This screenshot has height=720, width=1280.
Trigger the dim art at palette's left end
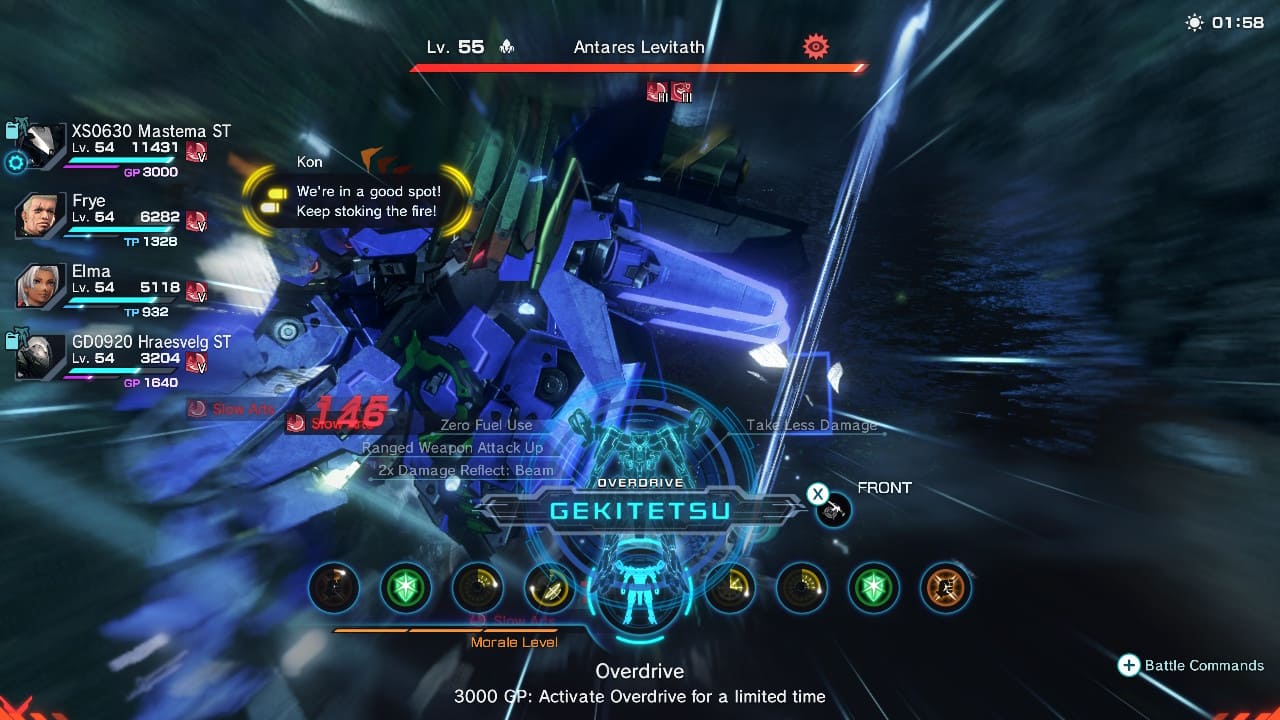click(333, 587)
